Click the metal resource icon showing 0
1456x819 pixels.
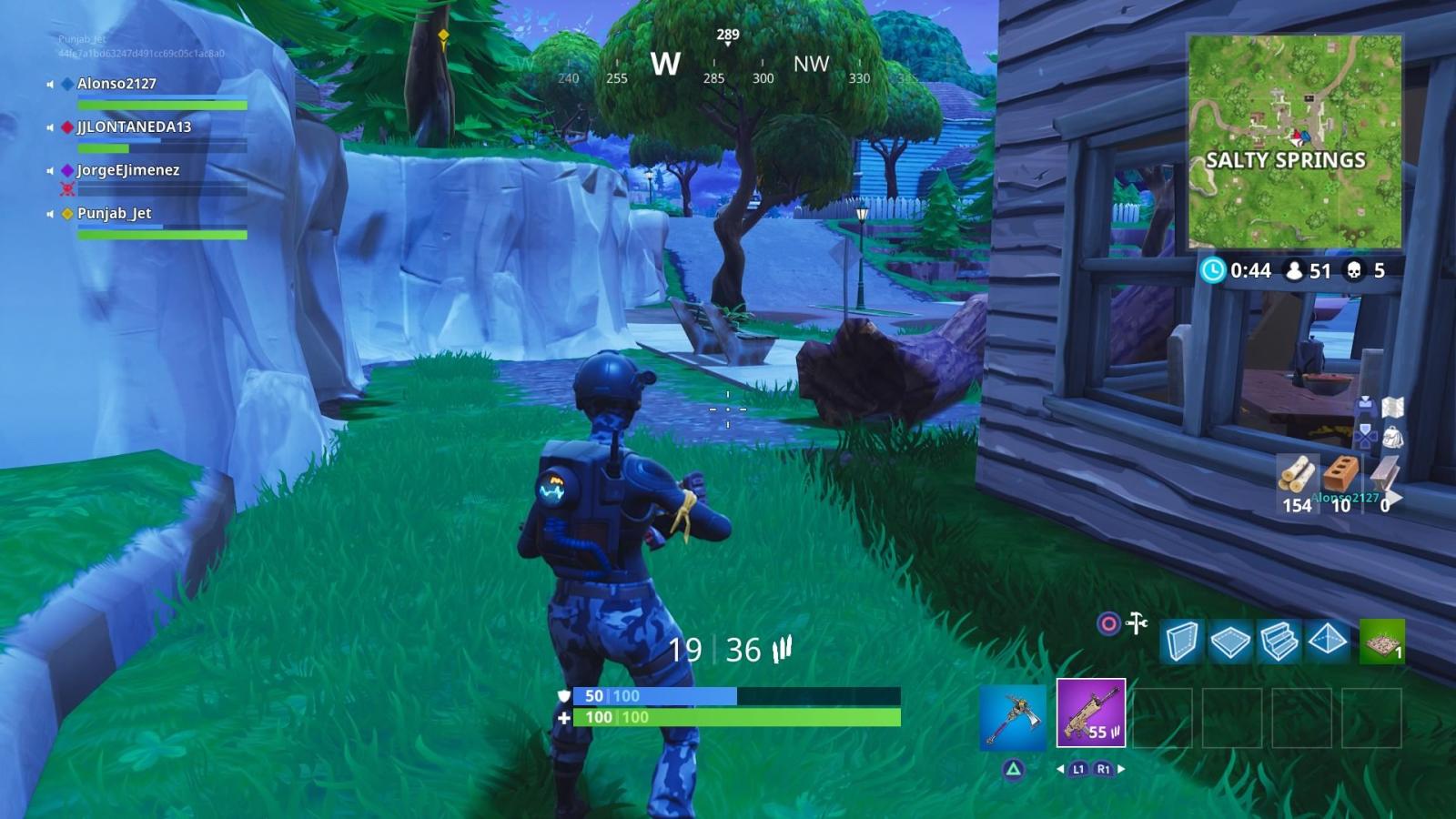1385,470
